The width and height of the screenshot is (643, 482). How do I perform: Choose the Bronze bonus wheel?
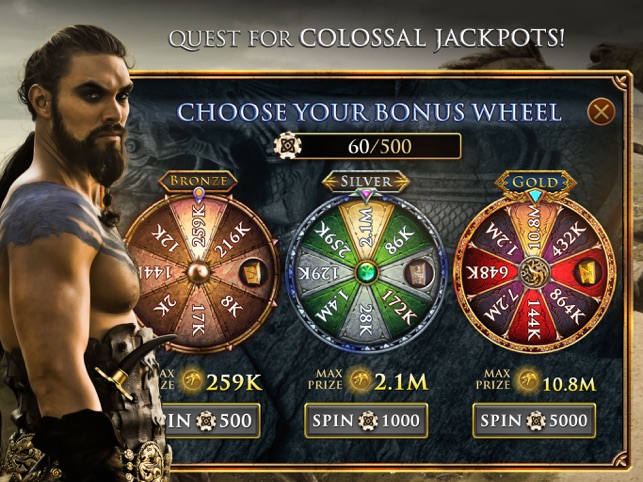pyautogui.click(x=202, y=271)
